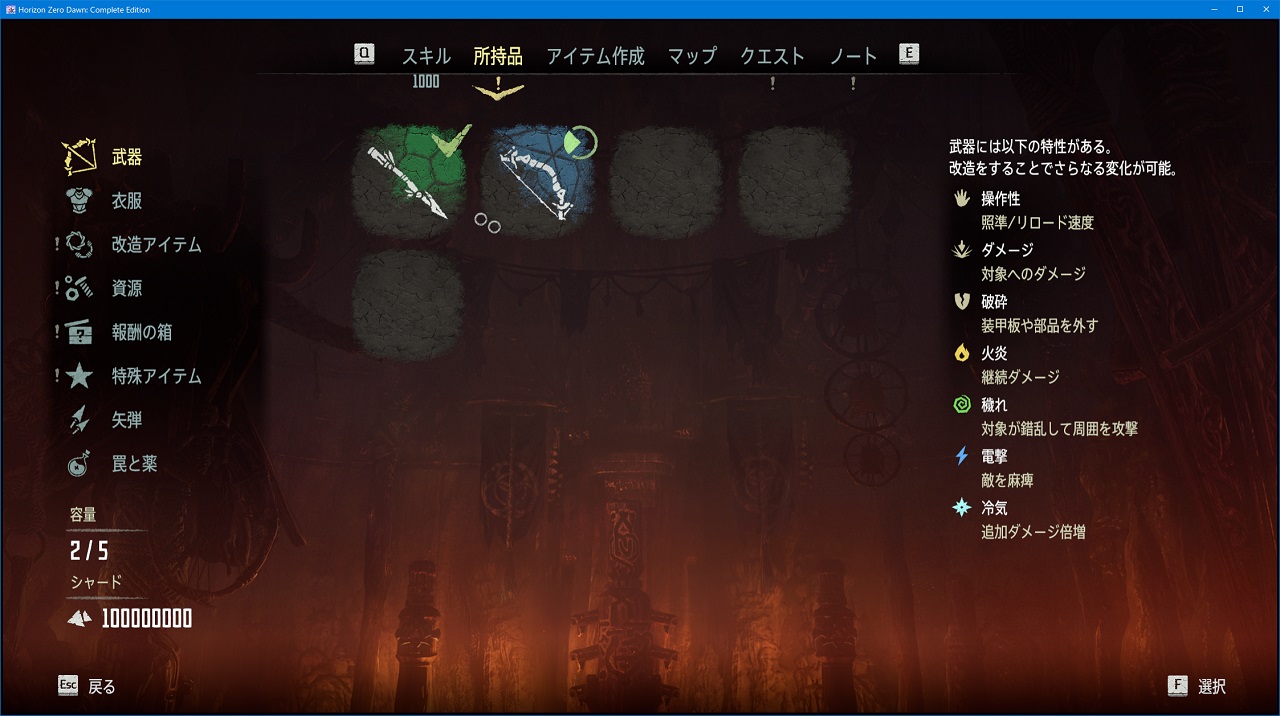Open the ノート tab
Viewport: 1280px width, 716px height.
tap(853, 56)
